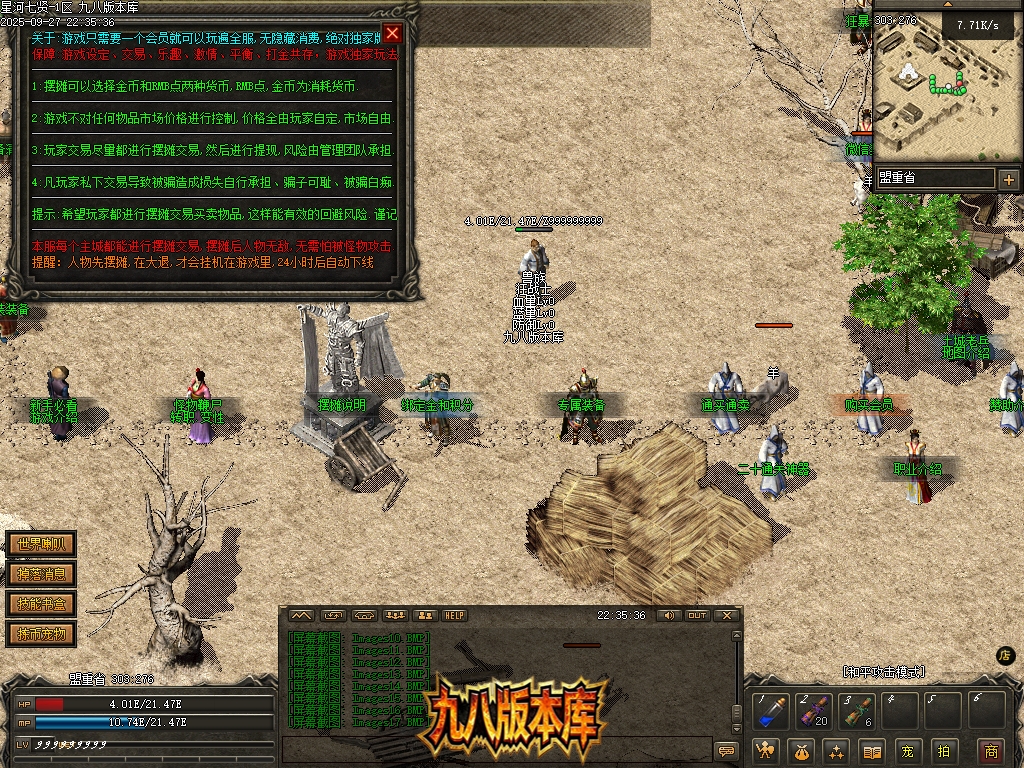The width and height of the screenshot is (1024, 768).
Task: Select the 拣币宠物 coin pet button
Action: 41,634
